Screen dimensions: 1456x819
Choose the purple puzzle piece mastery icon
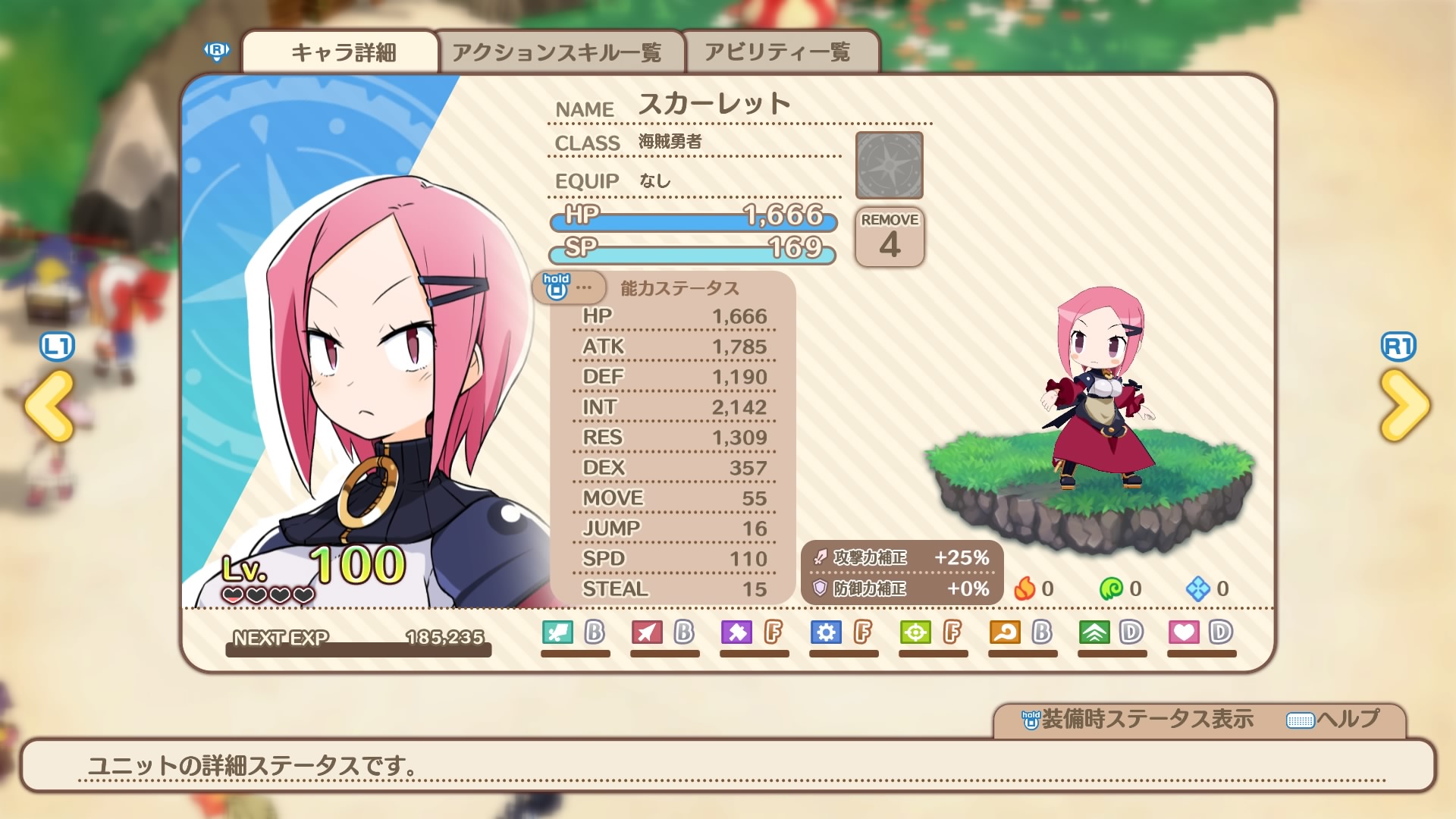click(736, 632)
